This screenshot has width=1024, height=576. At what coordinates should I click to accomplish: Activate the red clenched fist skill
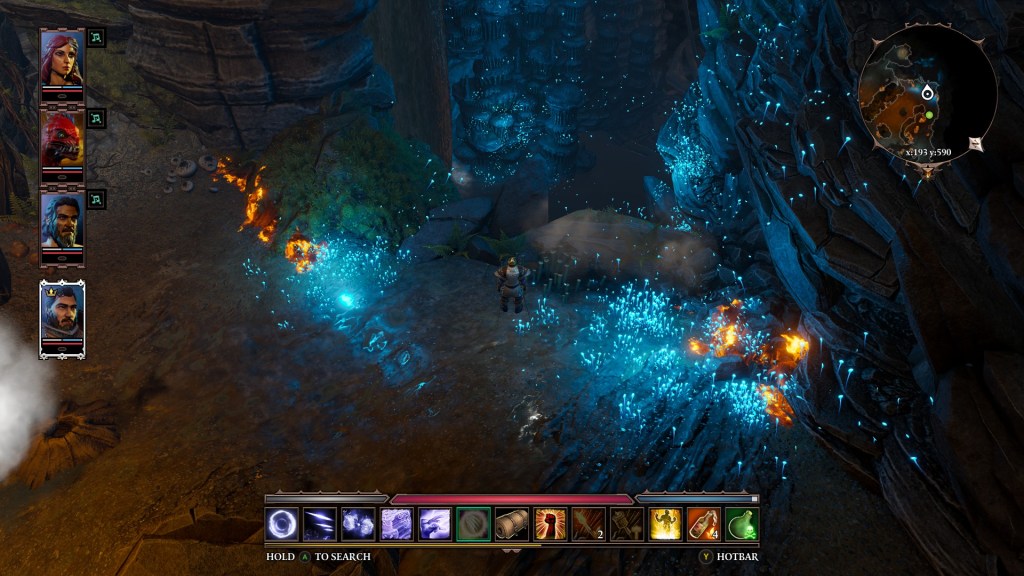550,524
